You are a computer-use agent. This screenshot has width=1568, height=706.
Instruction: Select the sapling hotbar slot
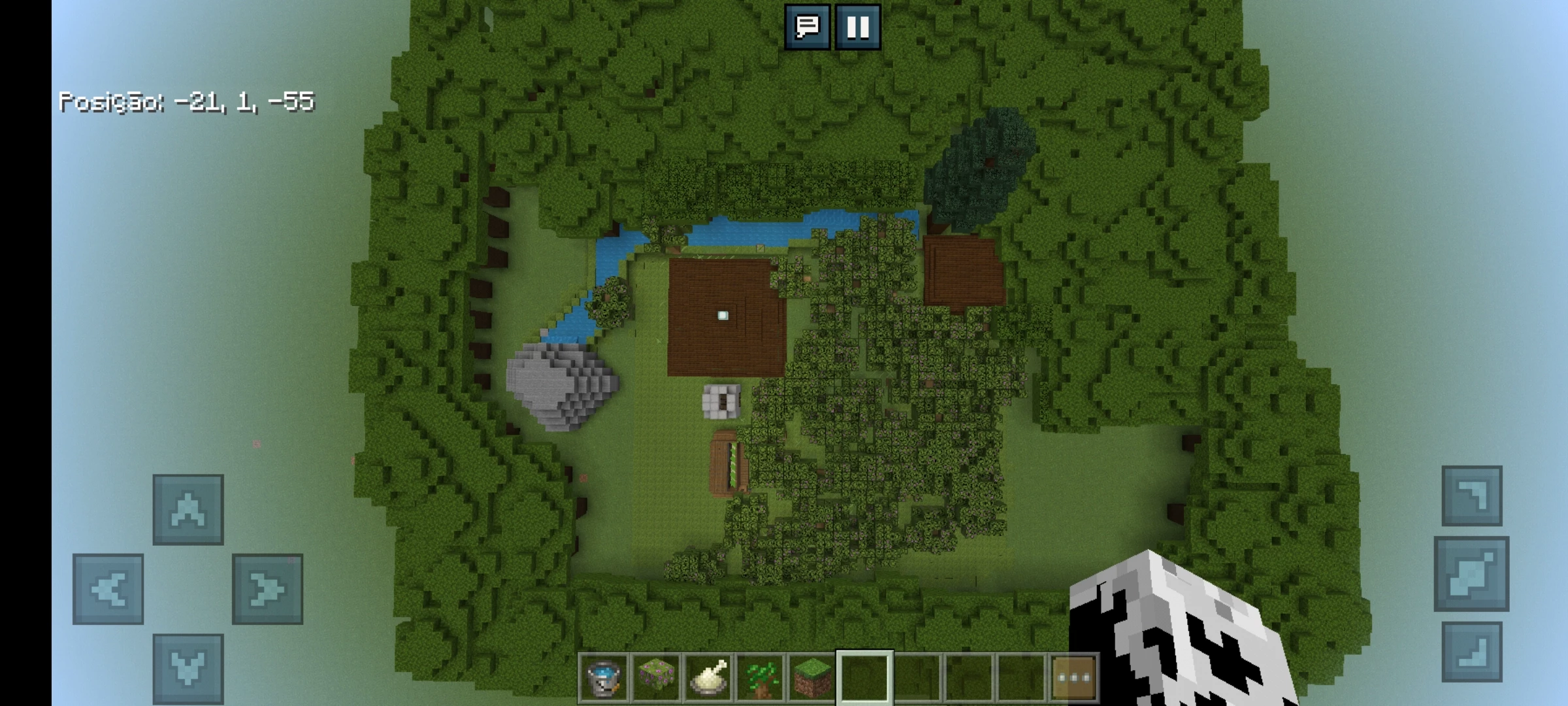click(760, 677)
